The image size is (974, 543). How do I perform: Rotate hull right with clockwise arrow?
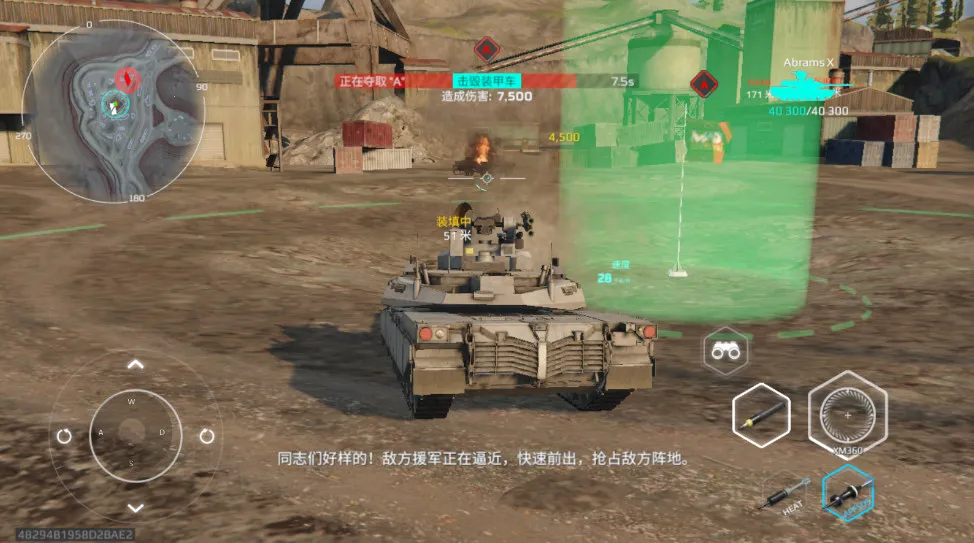(207, 436)
